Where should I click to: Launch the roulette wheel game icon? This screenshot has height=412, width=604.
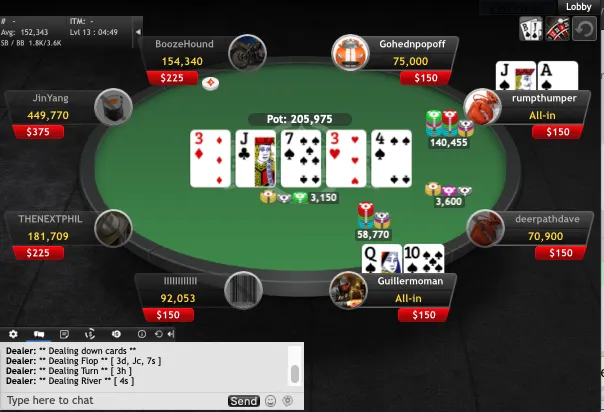click(557, 30)
